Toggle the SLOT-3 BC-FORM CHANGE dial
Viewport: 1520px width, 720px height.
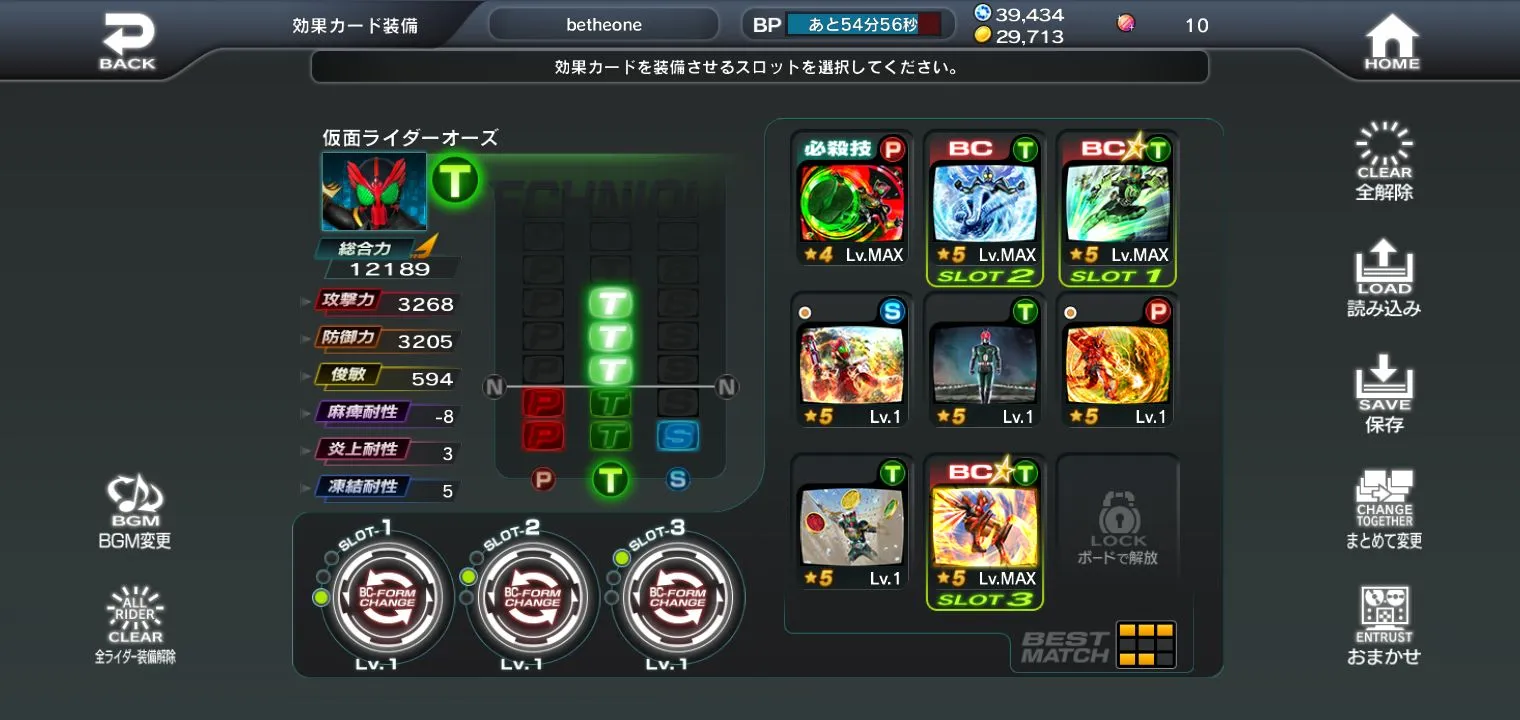677,597
